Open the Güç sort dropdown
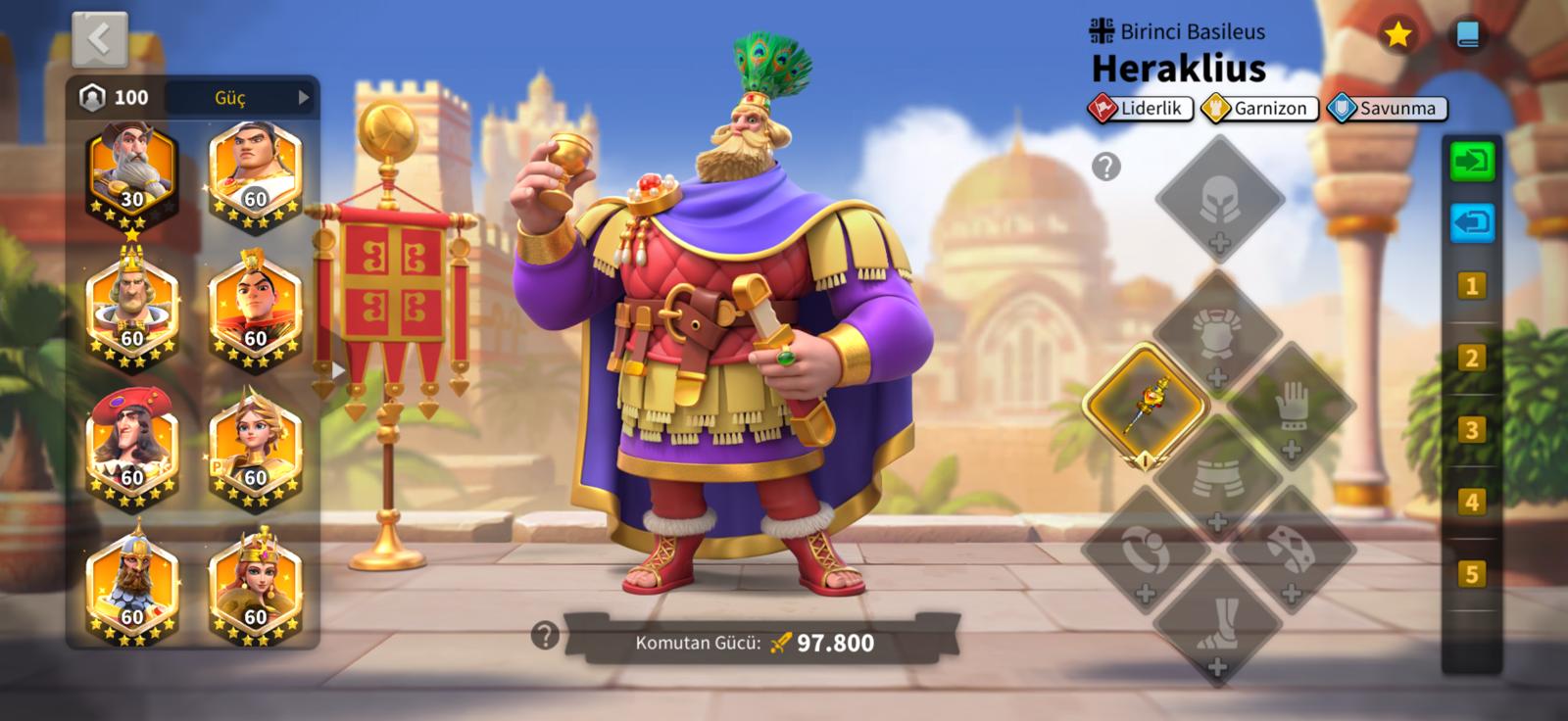 tap(261, 98)
